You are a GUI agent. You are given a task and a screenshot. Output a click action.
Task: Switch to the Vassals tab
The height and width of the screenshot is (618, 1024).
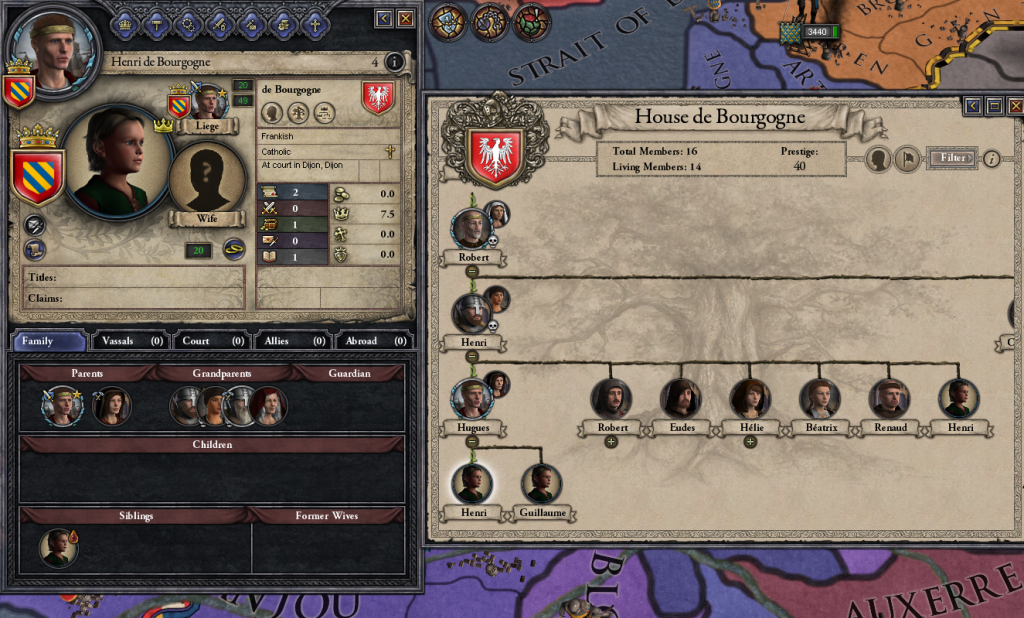tap(130, 341)
